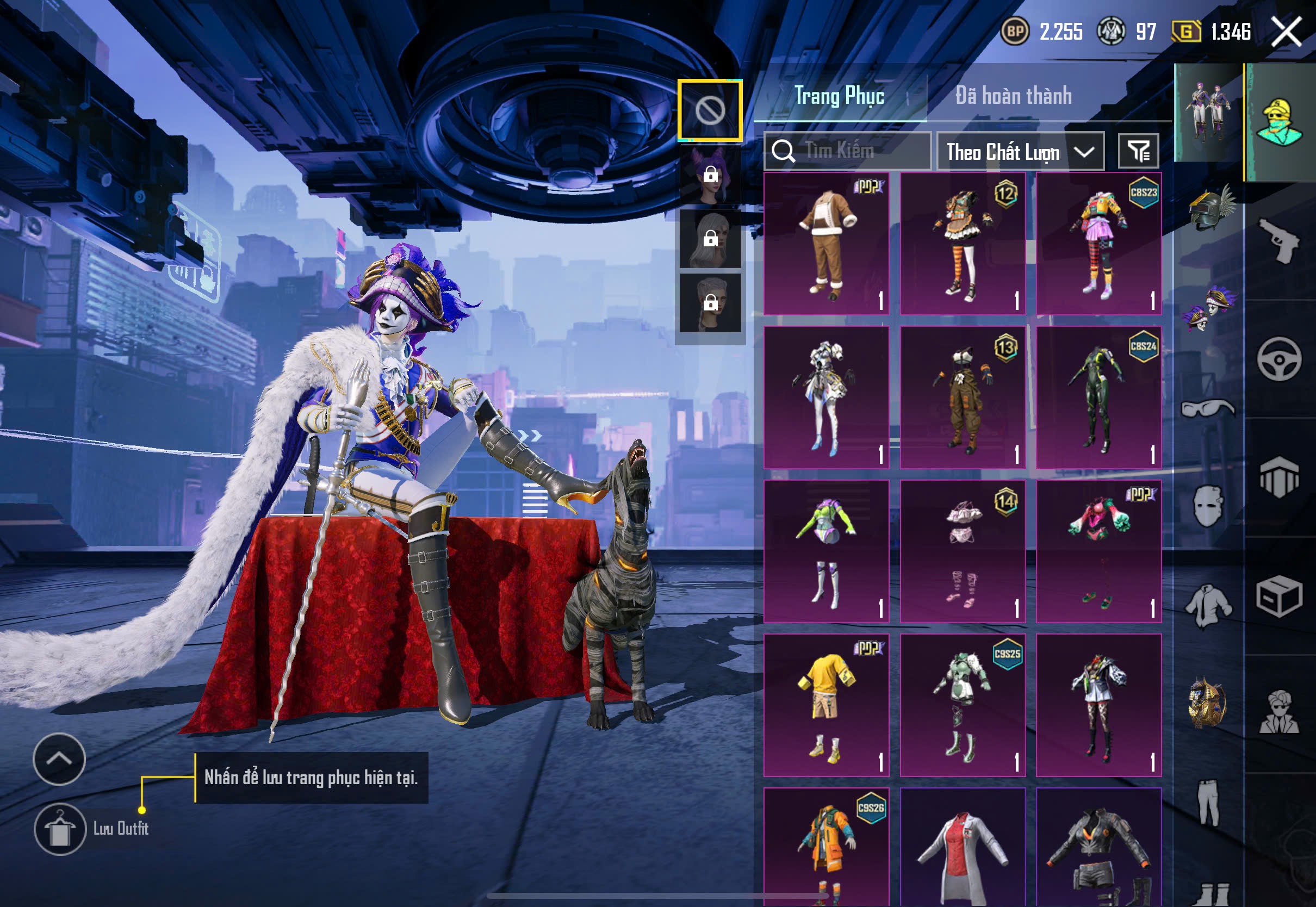Choose the locked purple hairstyle

click(x=710, y=175)
